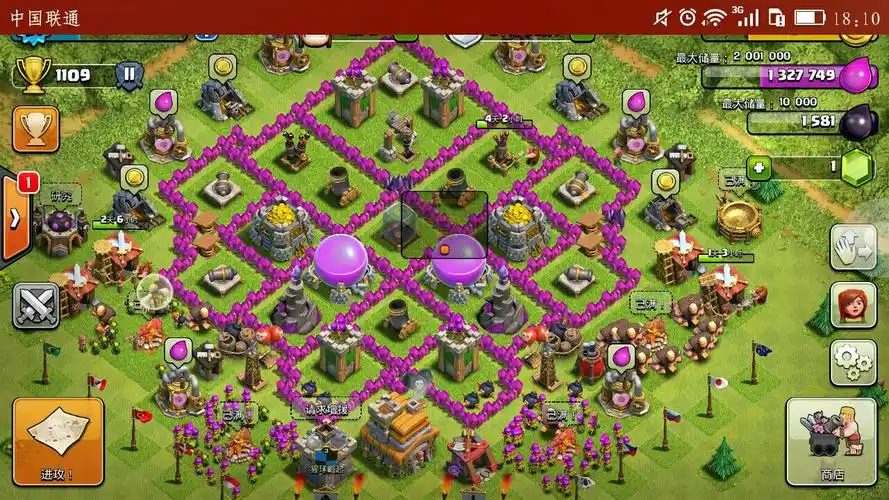Open settings with the gears icon
The height and width of the screenshot is (500, 889).
853,362
